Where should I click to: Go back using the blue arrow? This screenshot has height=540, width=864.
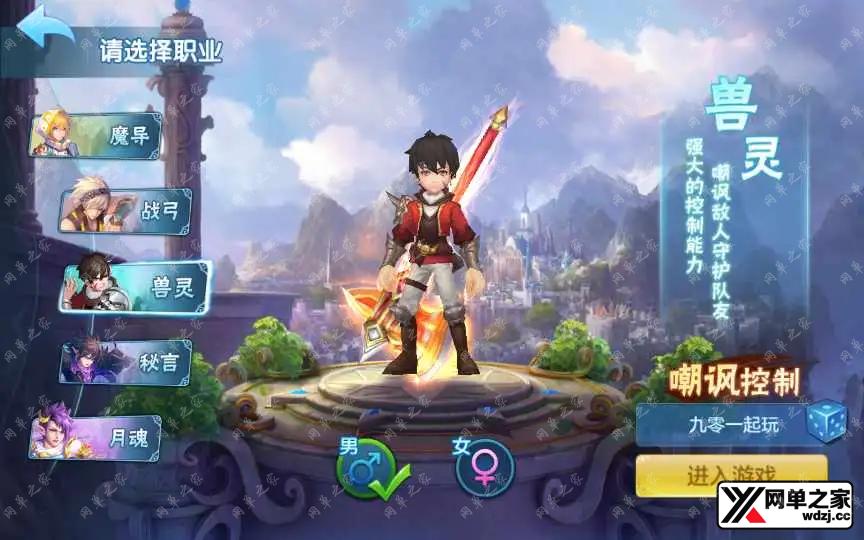coord(45,27)
